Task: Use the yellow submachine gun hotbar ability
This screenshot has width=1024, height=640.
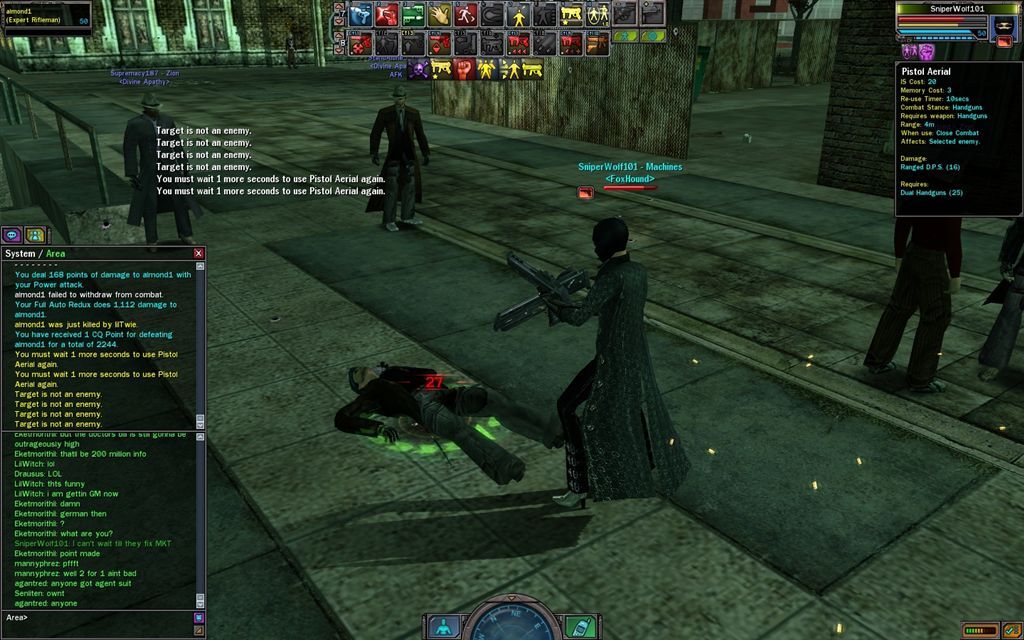Action: (x=571, y=14)
